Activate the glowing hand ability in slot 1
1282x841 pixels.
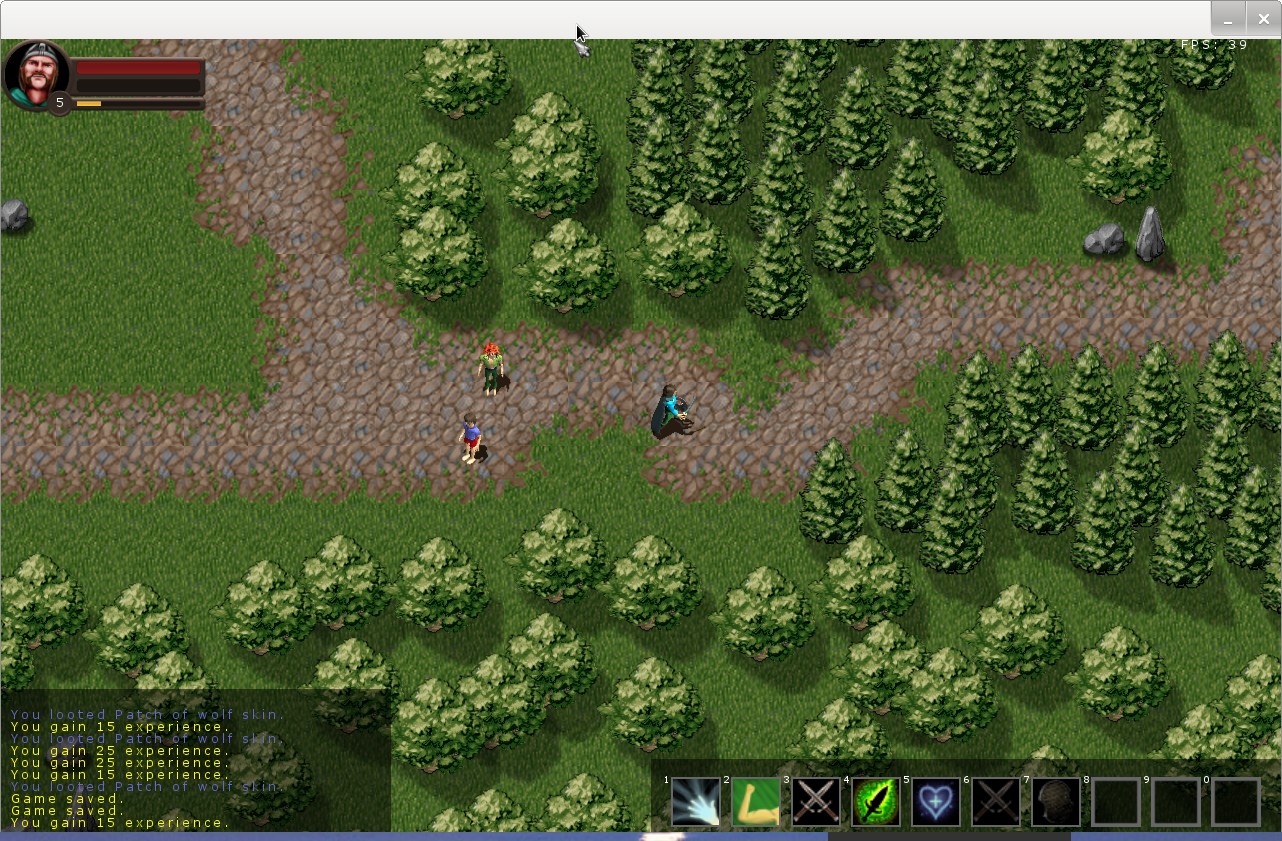[x=696, y=802]
